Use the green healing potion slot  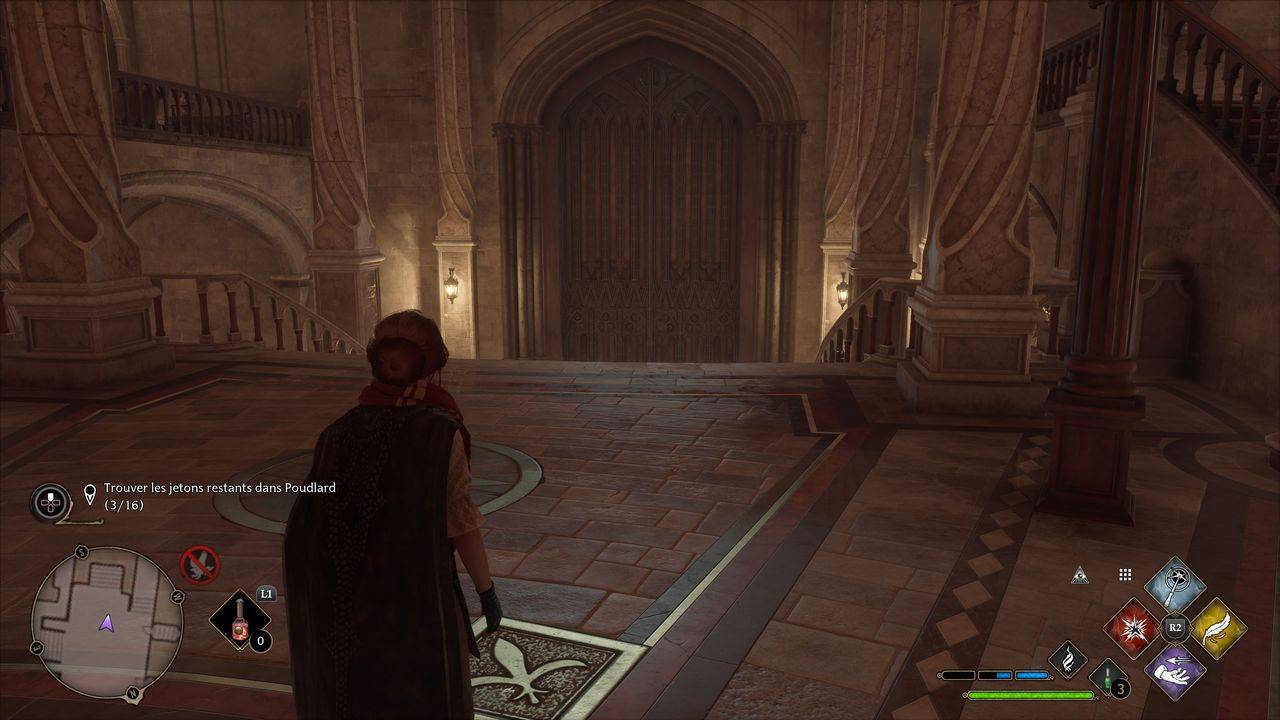(1108, 679)
